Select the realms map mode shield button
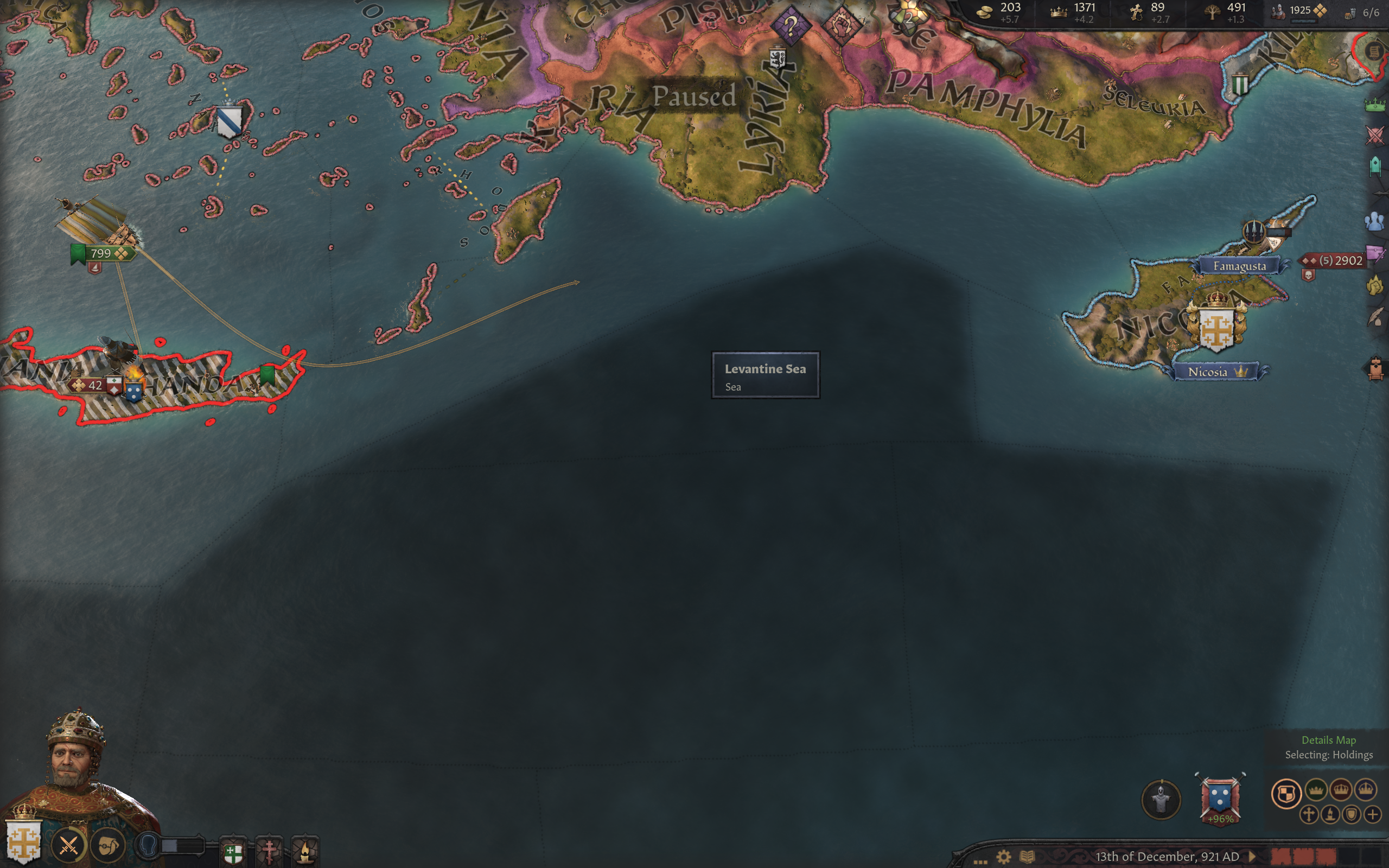 pyautogui.click(x=1286, y=794)
